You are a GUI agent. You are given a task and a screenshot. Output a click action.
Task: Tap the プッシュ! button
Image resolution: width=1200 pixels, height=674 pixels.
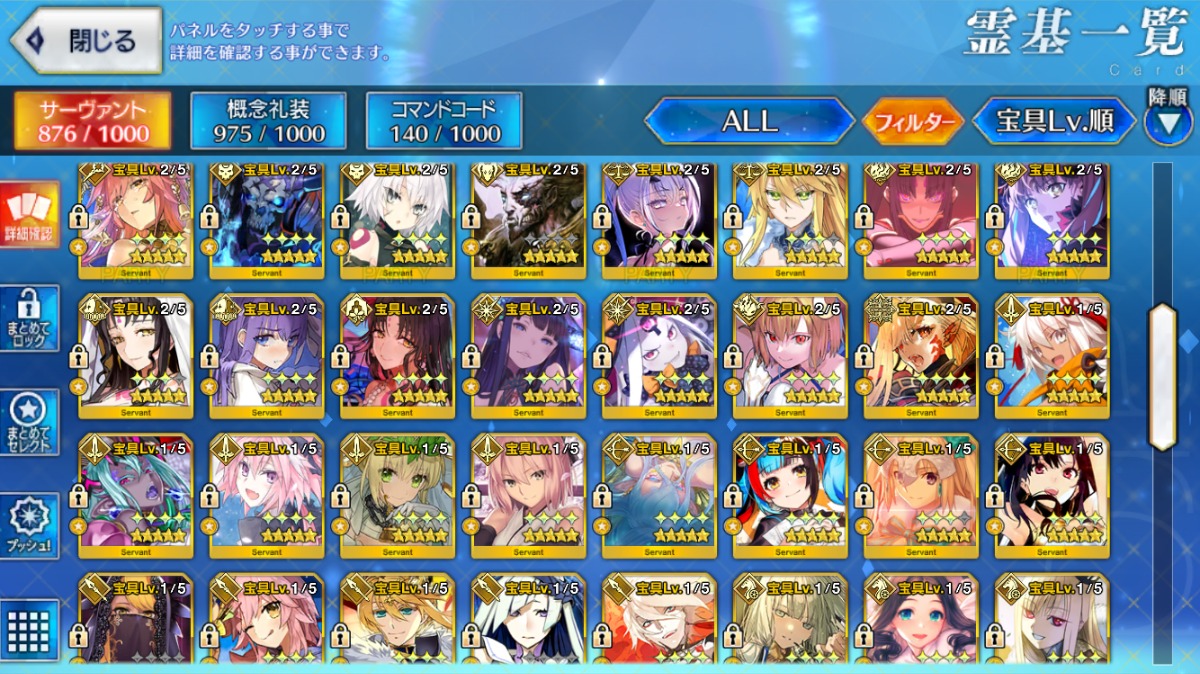[28, 526]
